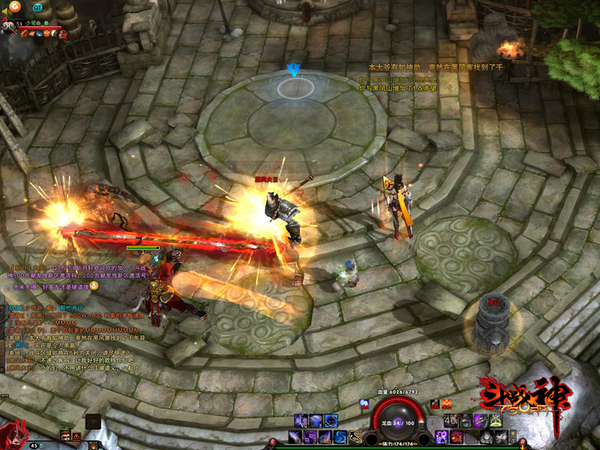
Task: Click the orange G icon at top-left
Action: coord(16,7)
